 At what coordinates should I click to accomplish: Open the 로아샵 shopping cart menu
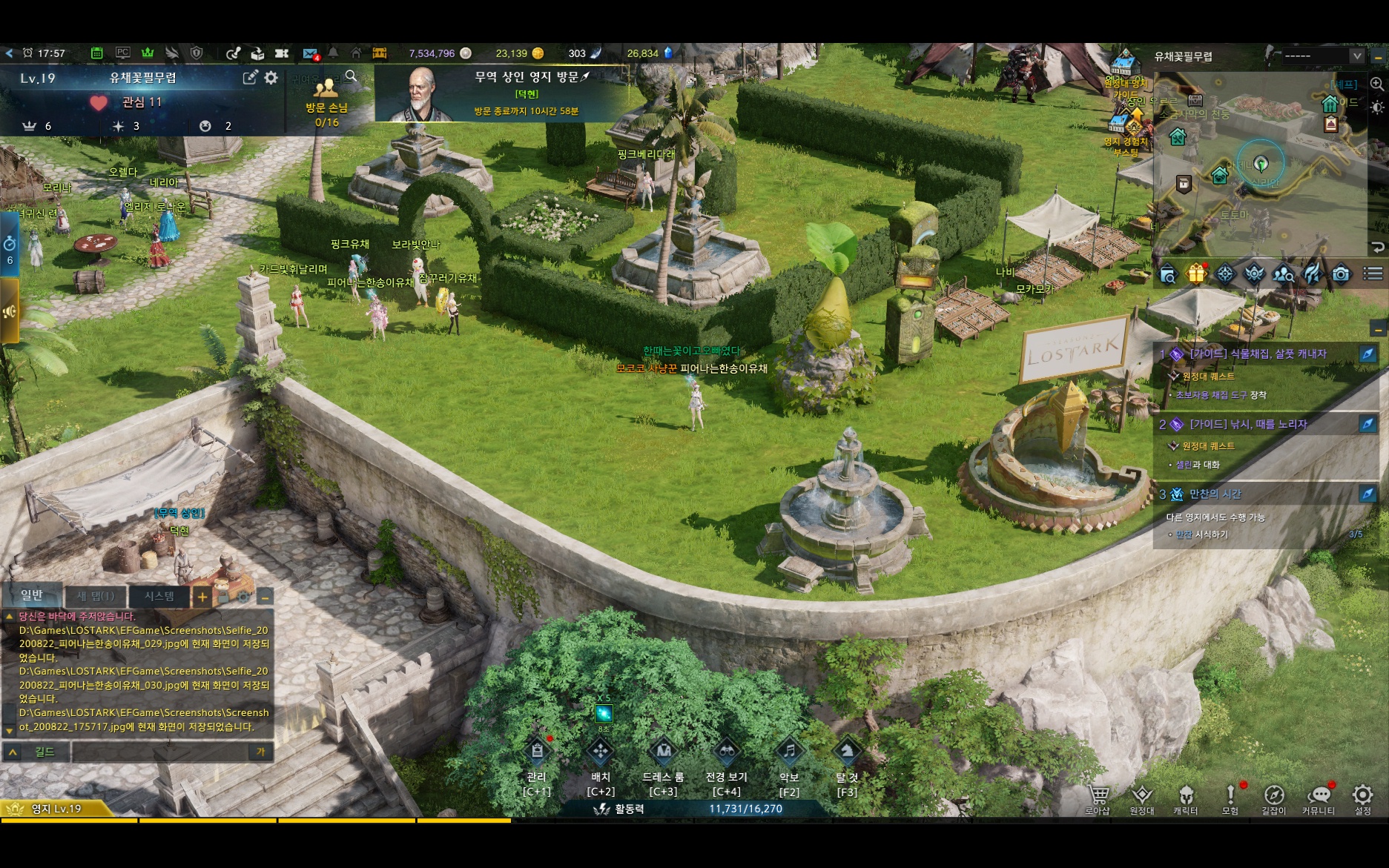(x=1098, y=796)
